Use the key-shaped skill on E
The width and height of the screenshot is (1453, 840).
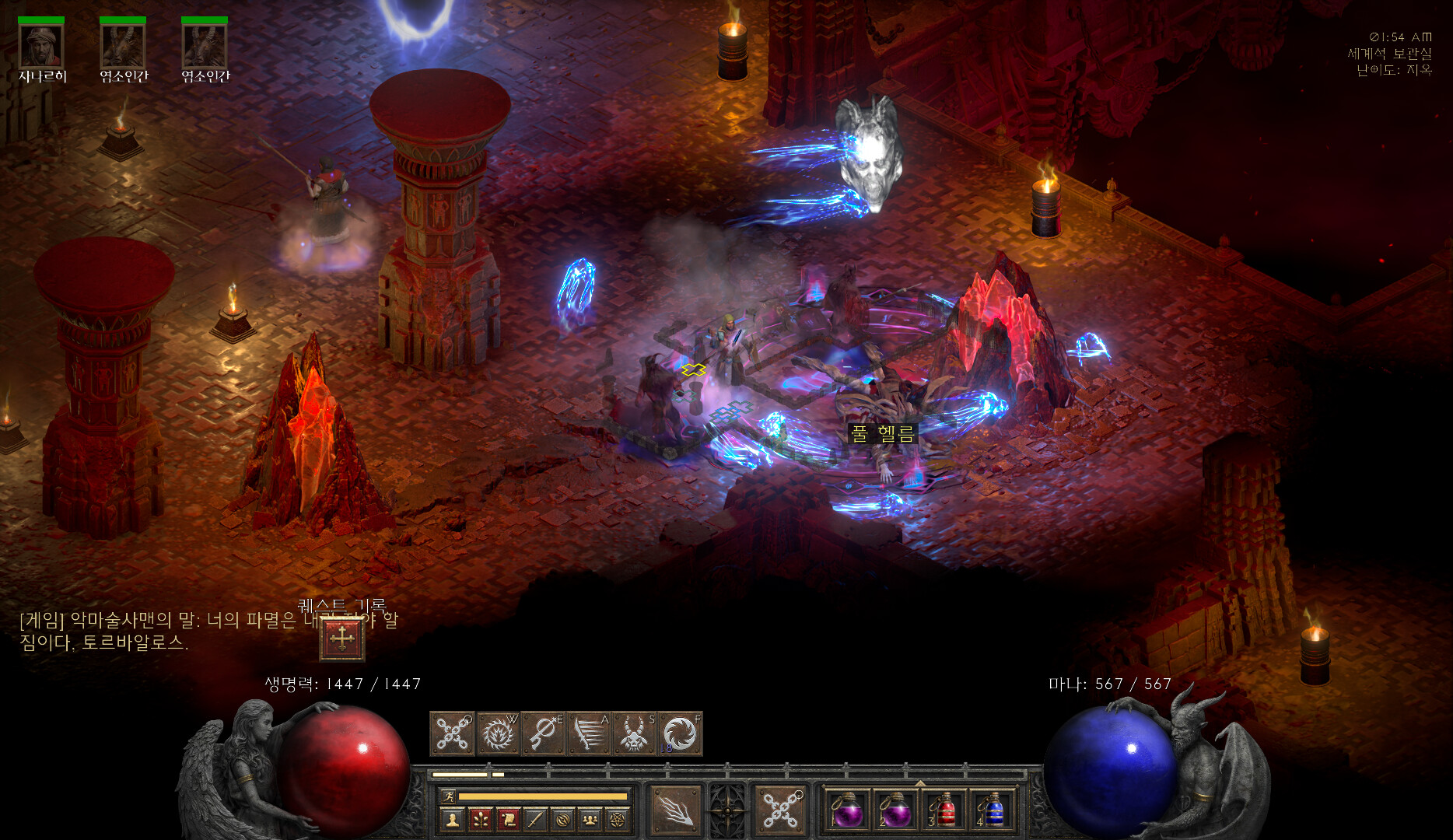[544, 733]
